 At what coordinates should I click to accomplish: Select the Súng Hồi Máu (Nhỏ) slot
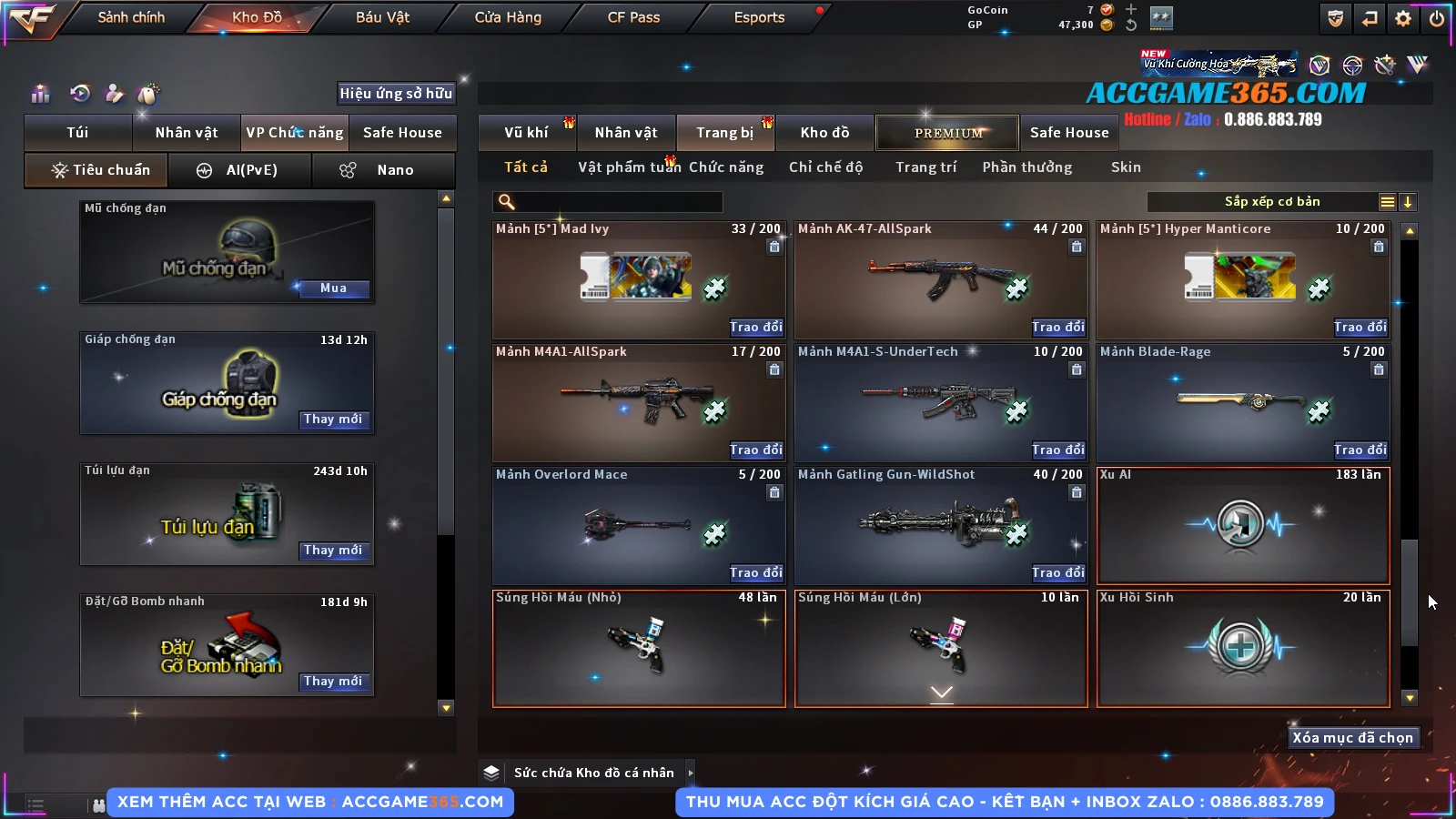coord(639,649)
